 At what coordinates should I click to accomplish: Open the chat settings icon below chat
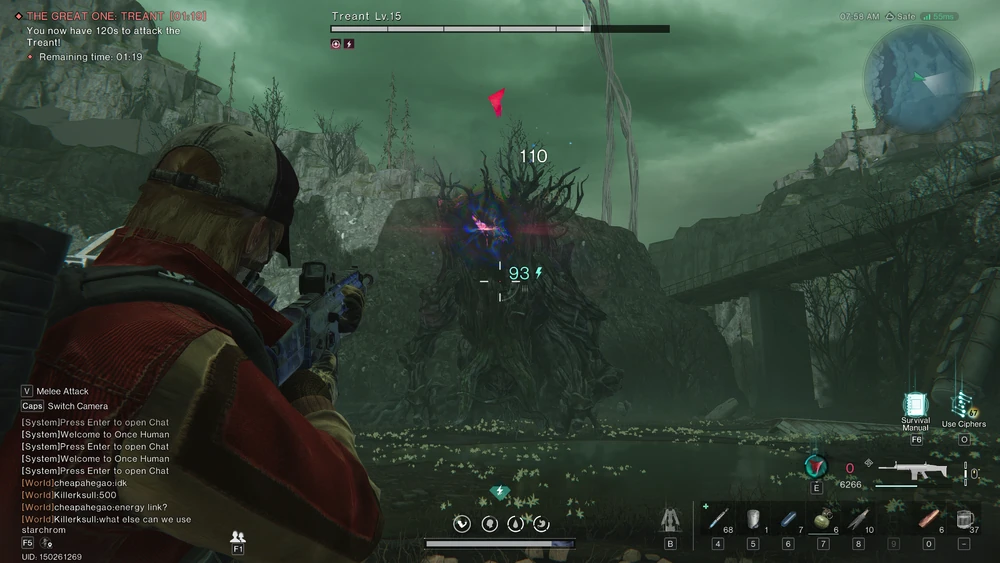coord(47,542)
